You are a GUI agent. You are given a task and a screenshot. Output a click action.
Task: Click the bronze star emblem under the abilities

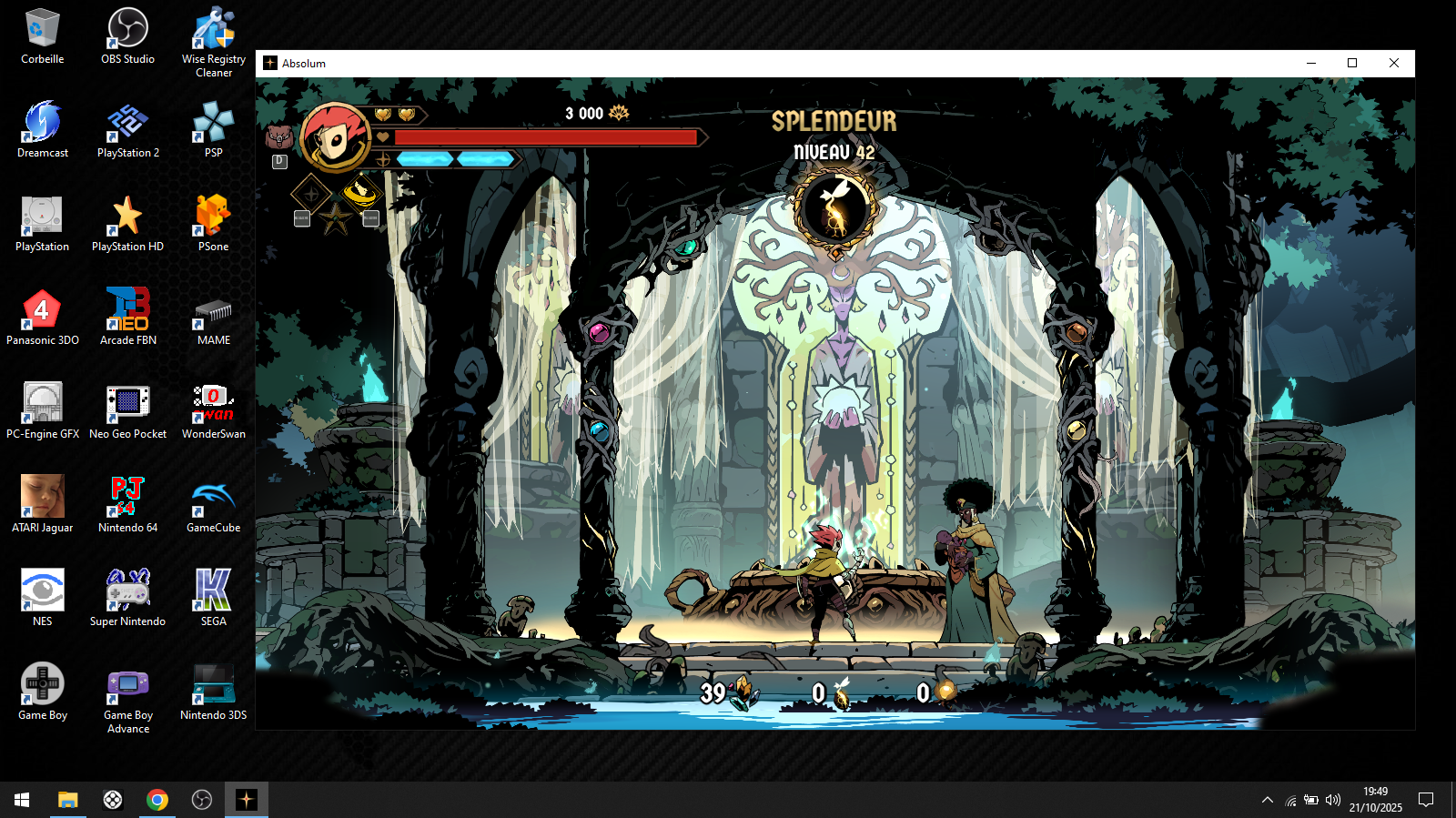(336, 218)
